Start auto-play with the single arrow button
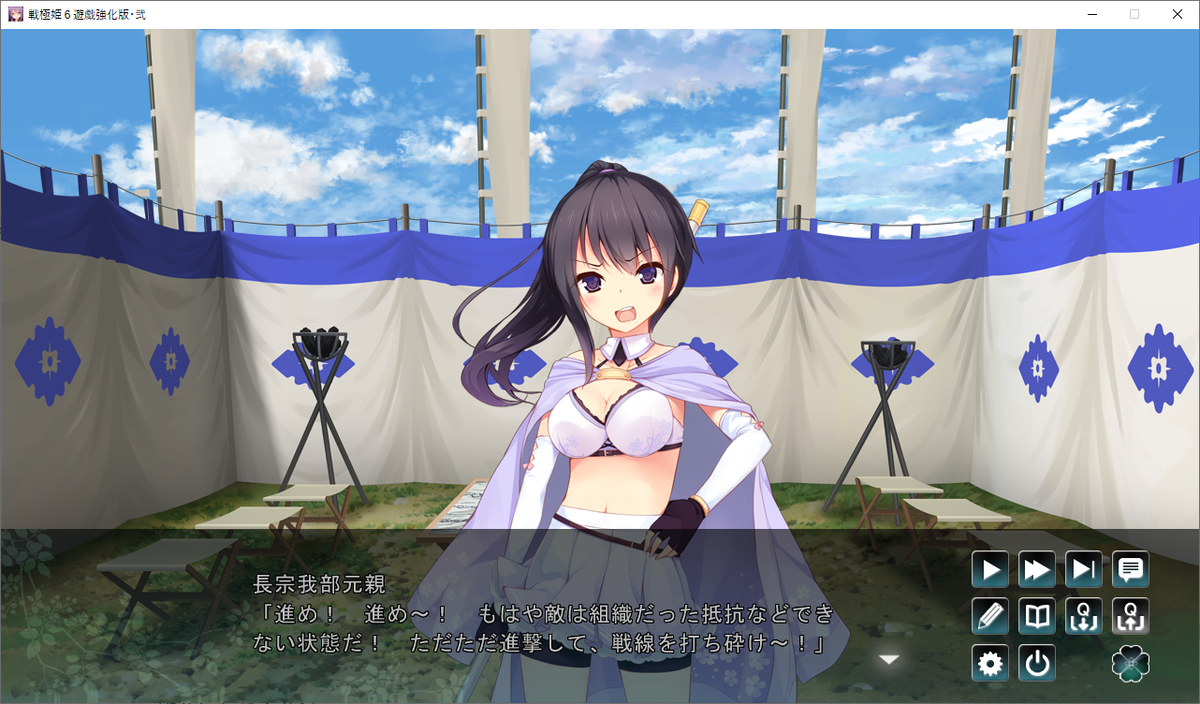Viewport: 1200px width, 704px height. pyautogui.click(x=990, y=570)
